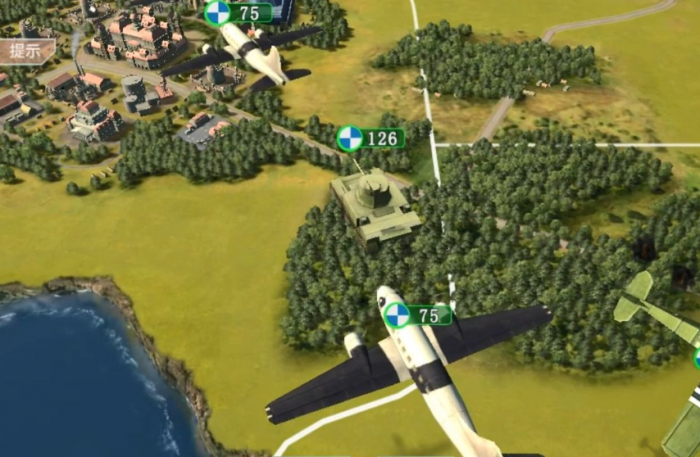Select the tank unit marked 126
The width and height of the screenshot is (700, 457).
click(x=375, y=205)
